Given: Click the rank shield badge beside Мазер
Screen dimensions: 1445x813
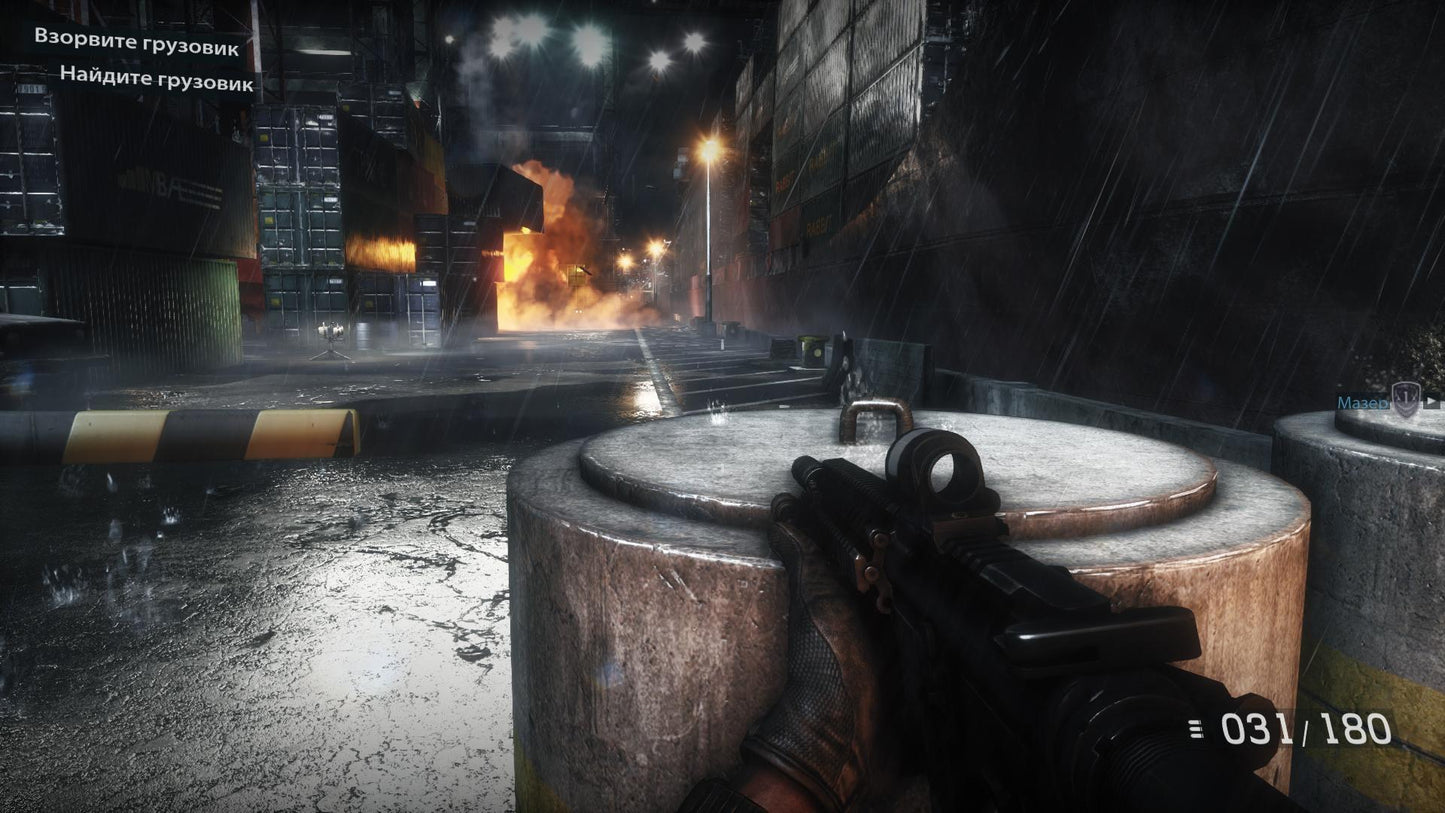Looking at the screenshot, I should click(x=1404, y=401).
